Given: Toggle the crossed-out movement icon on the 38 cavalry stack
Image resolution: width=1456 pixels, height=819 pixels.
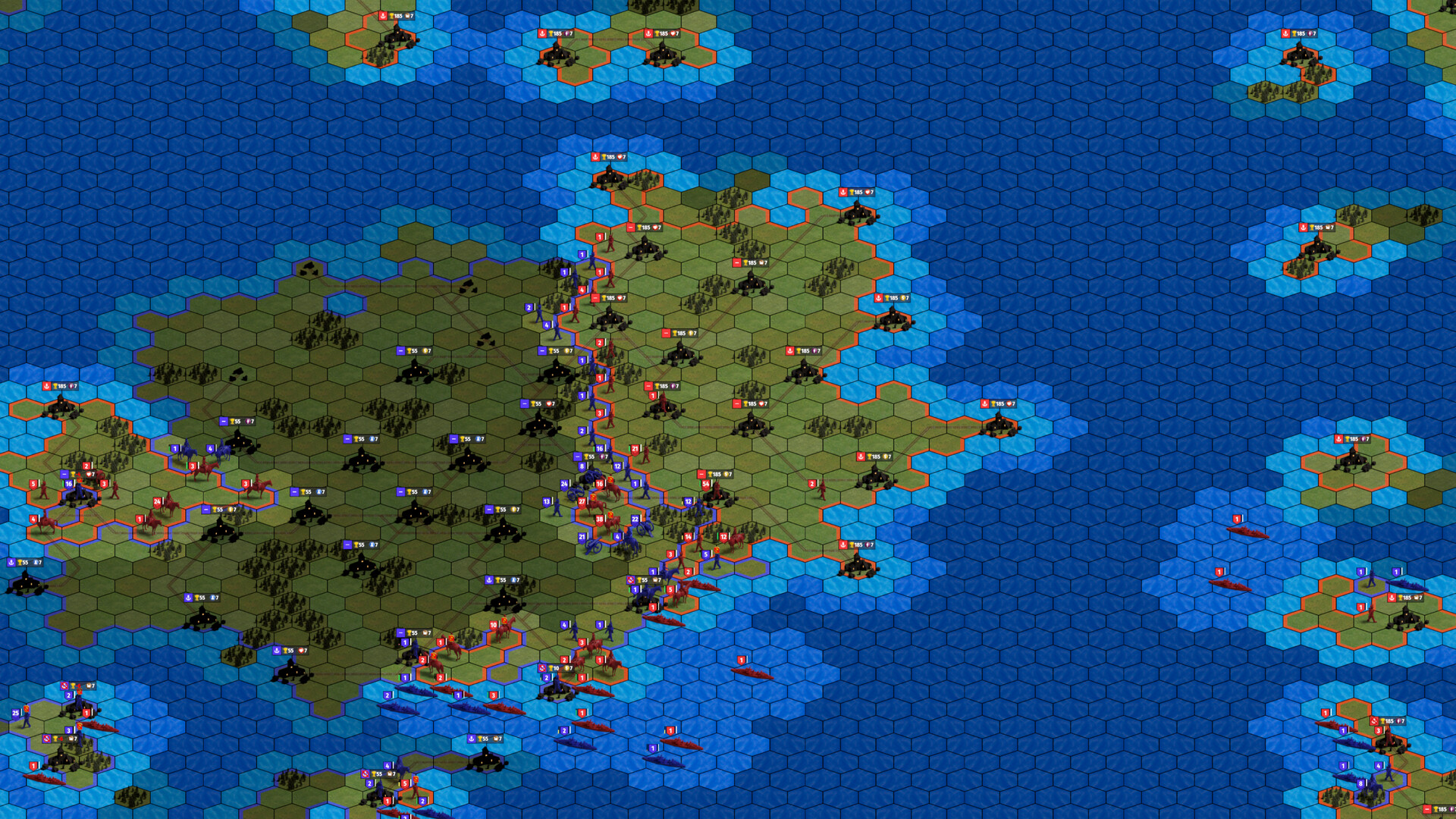Looking at the screenshot, I should click(x=610, y=515).
